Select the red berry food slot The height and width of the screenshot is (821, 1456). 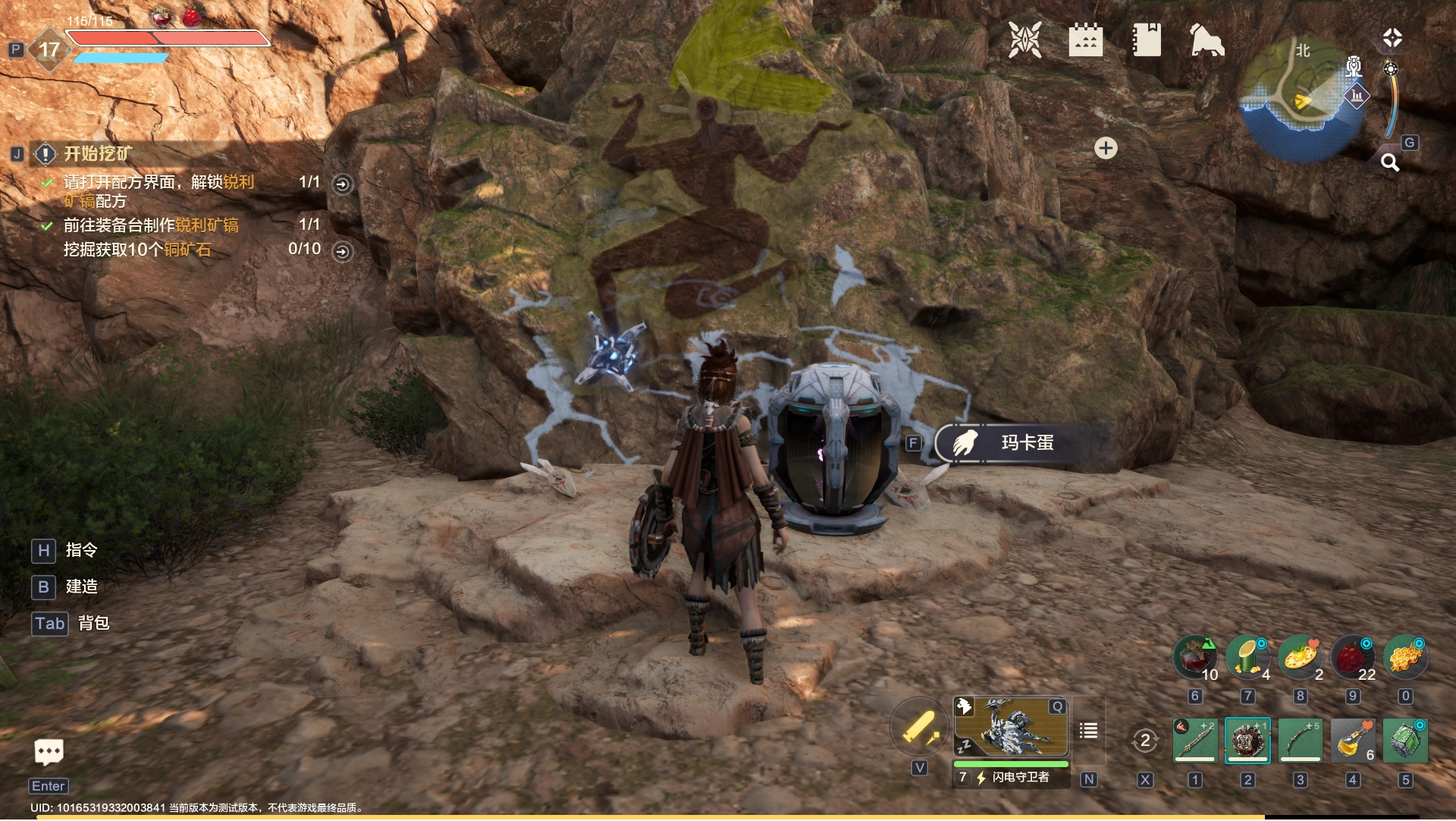coord(1353,657)
